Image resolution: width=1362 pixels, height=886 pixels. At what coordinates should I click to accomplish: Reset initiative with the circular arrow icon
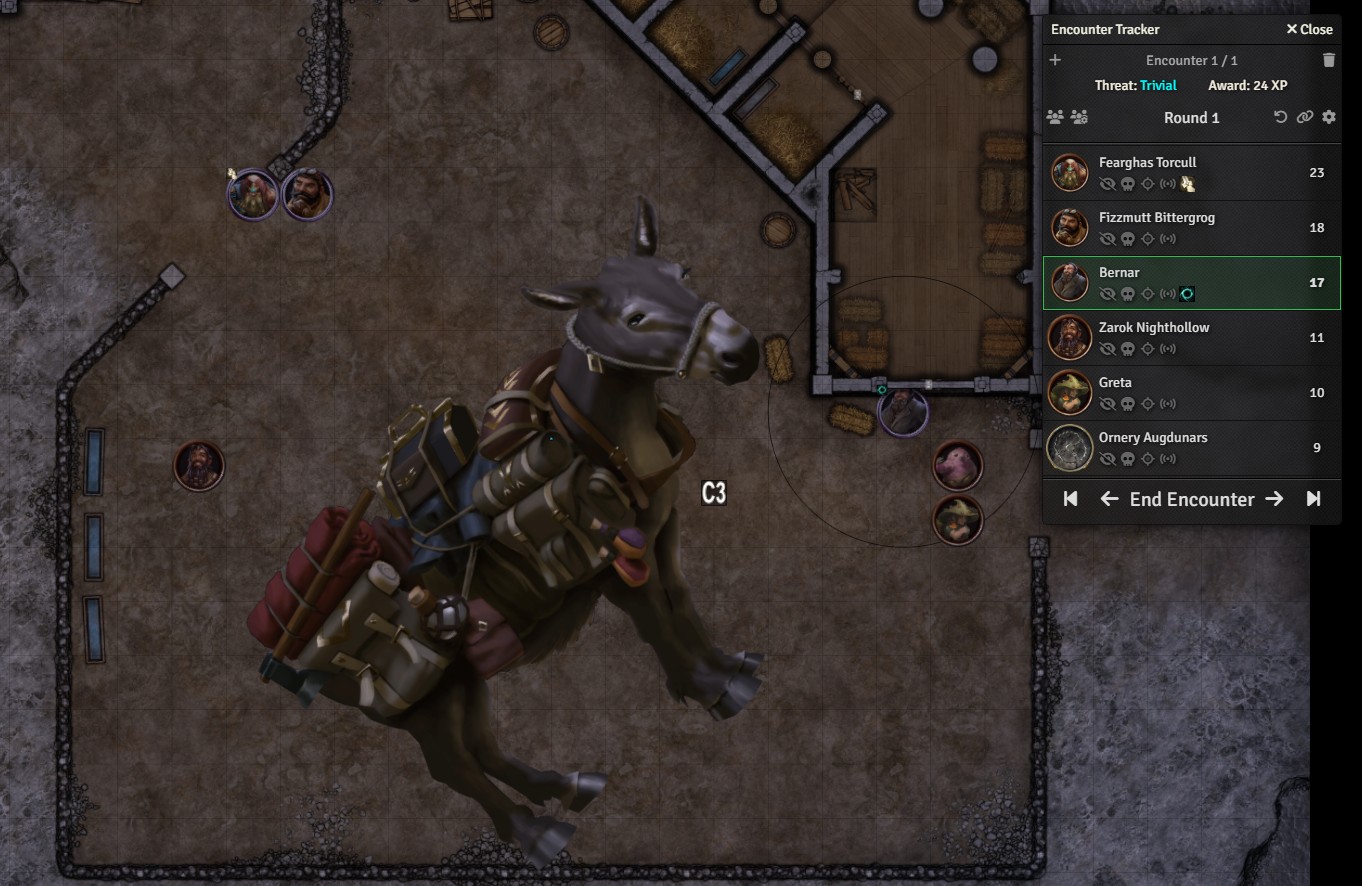[x=1280, y=117]
